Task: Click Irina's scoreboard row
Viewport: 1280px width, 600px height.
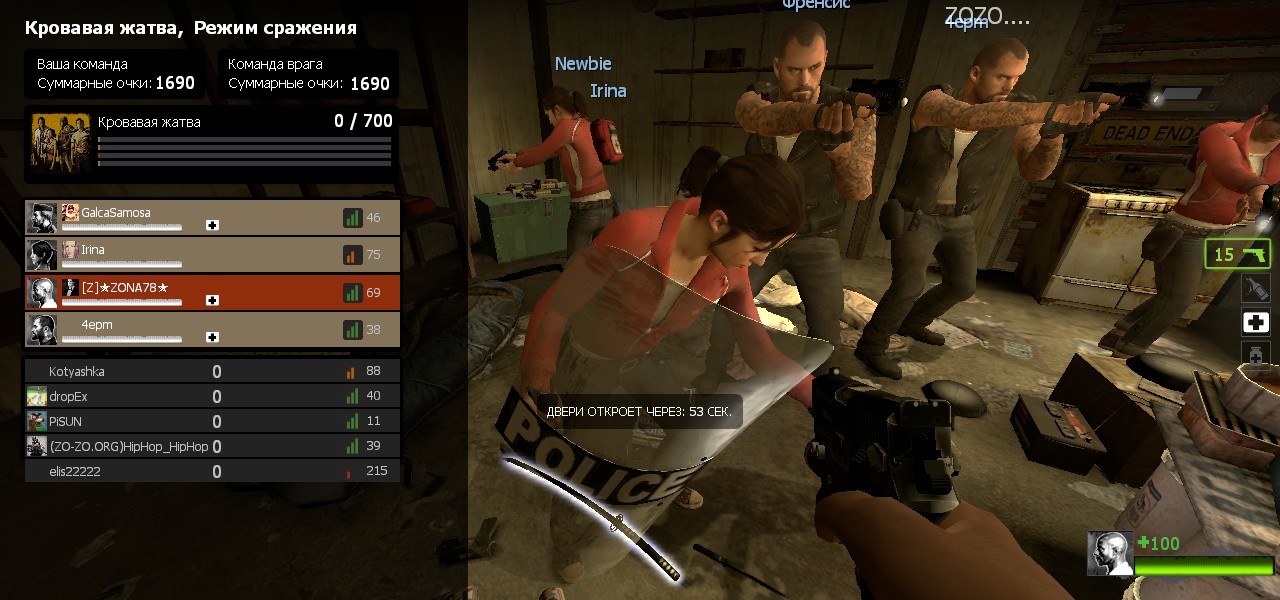Action: pos(212,254)
